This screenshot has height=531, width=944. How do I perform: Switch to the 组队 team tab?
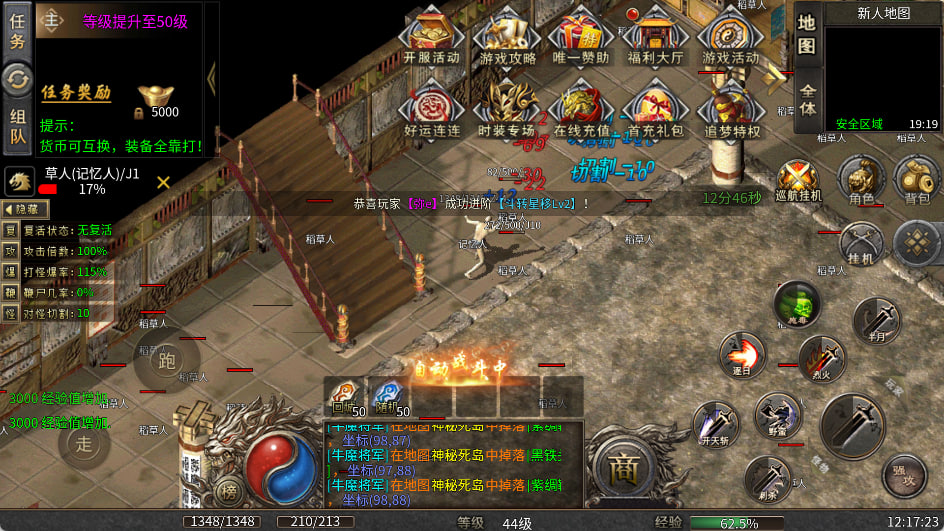(x=18, y=129)
